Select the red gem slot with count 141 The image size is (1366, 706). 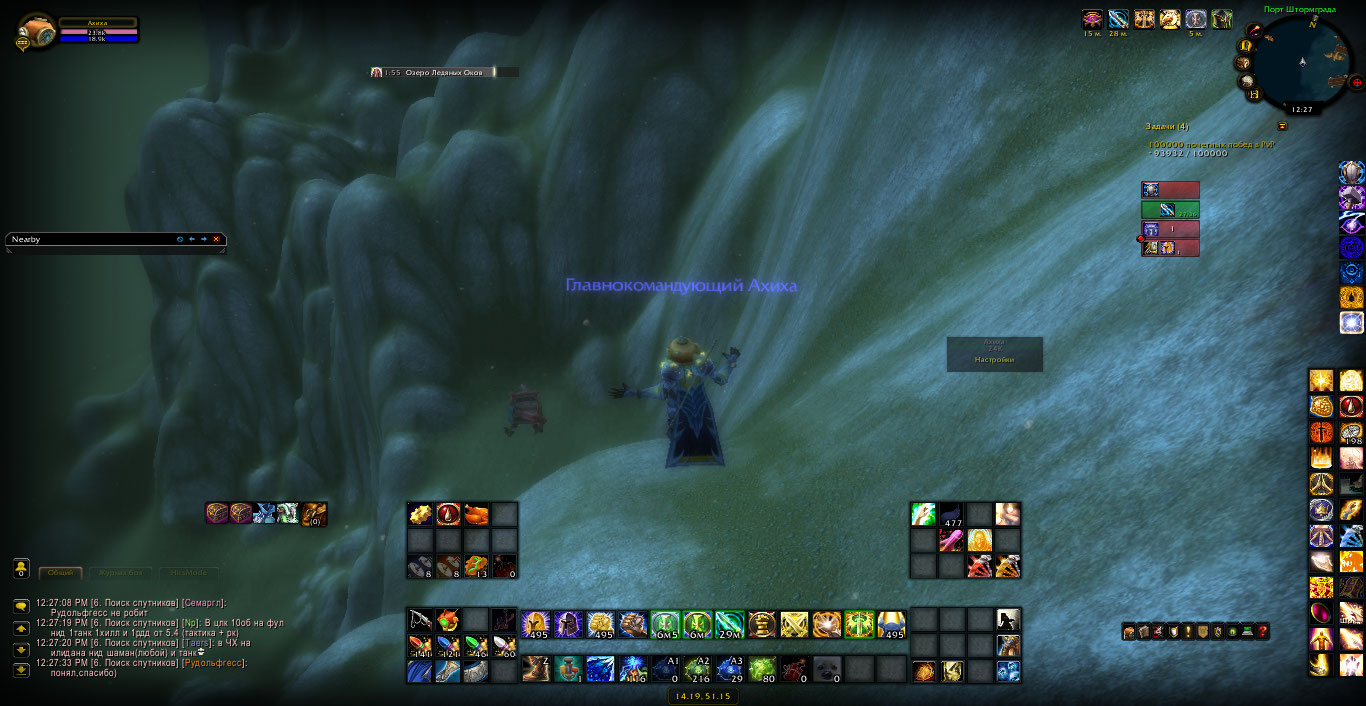[420, 646]
